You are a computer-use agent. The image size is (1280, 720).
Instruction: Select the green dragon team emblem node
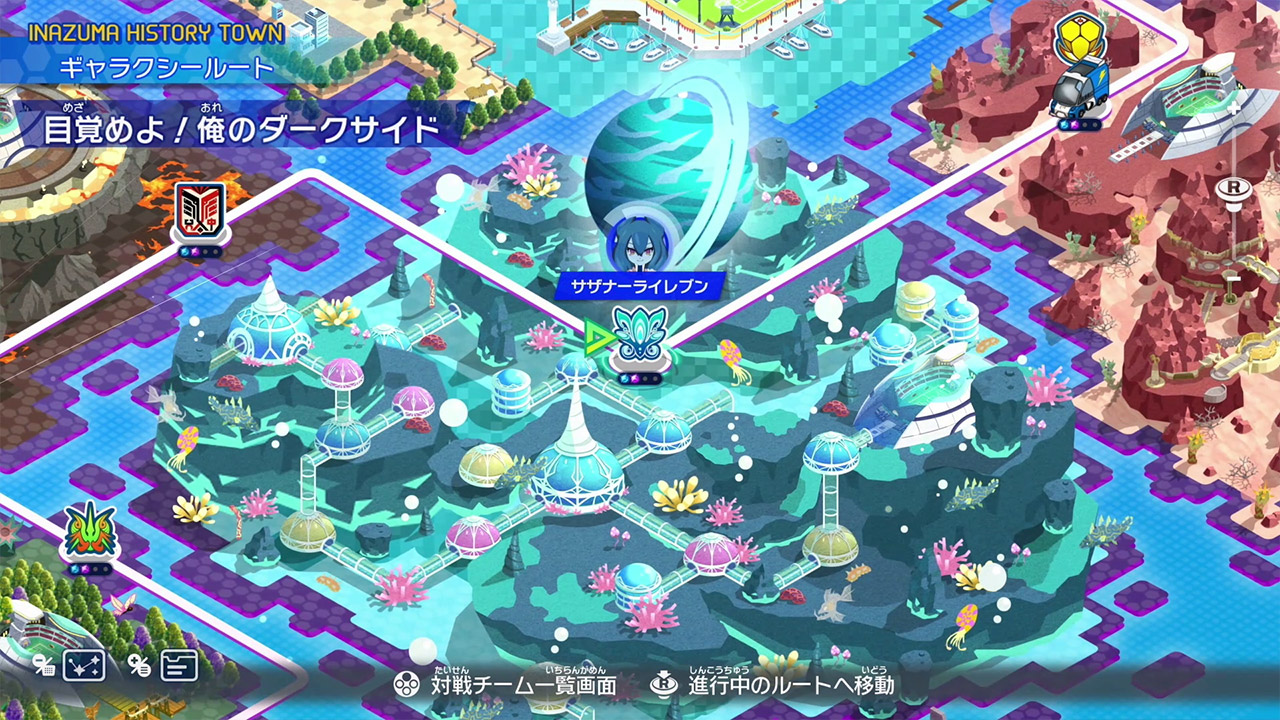click(x=89, y=531)
